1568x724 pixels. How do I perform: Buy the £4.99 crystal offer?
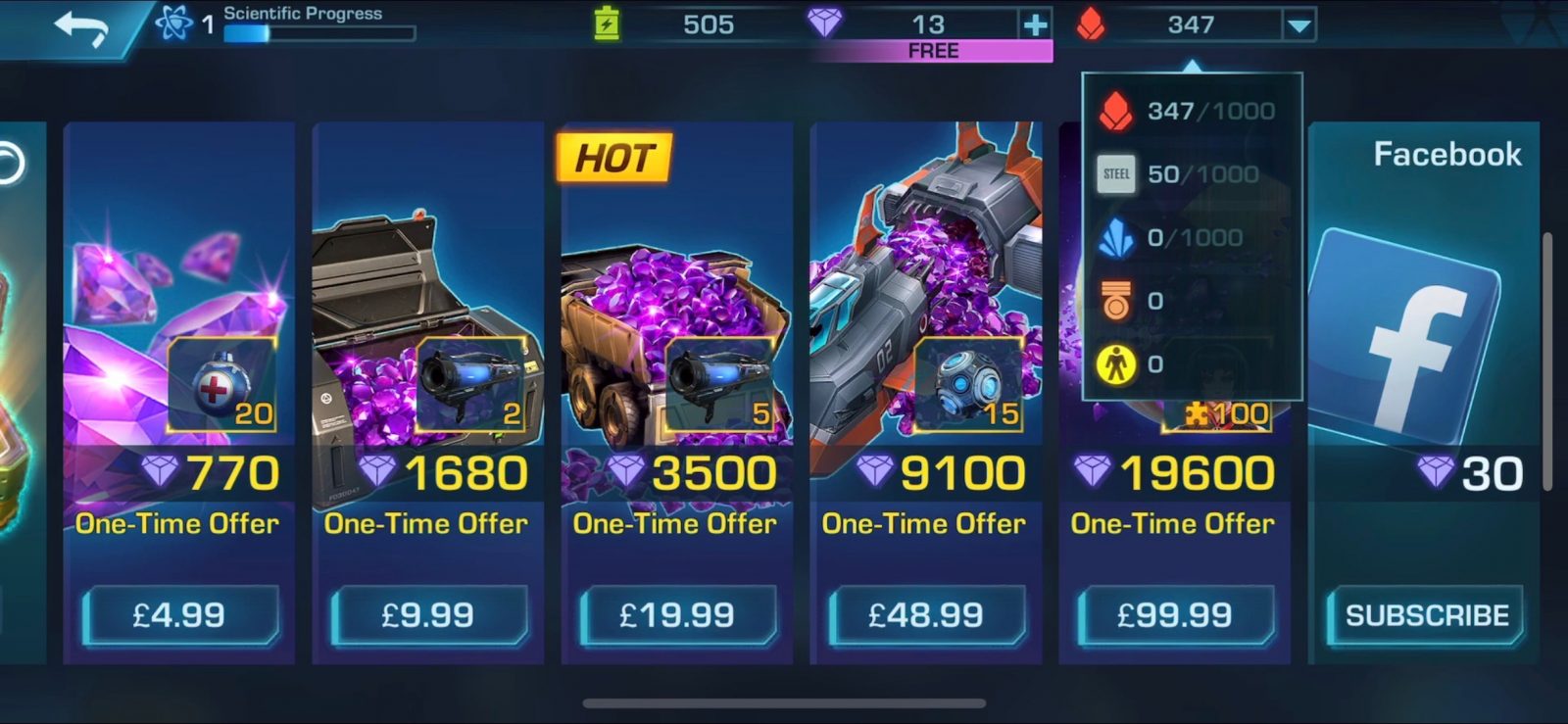[180, 615]
